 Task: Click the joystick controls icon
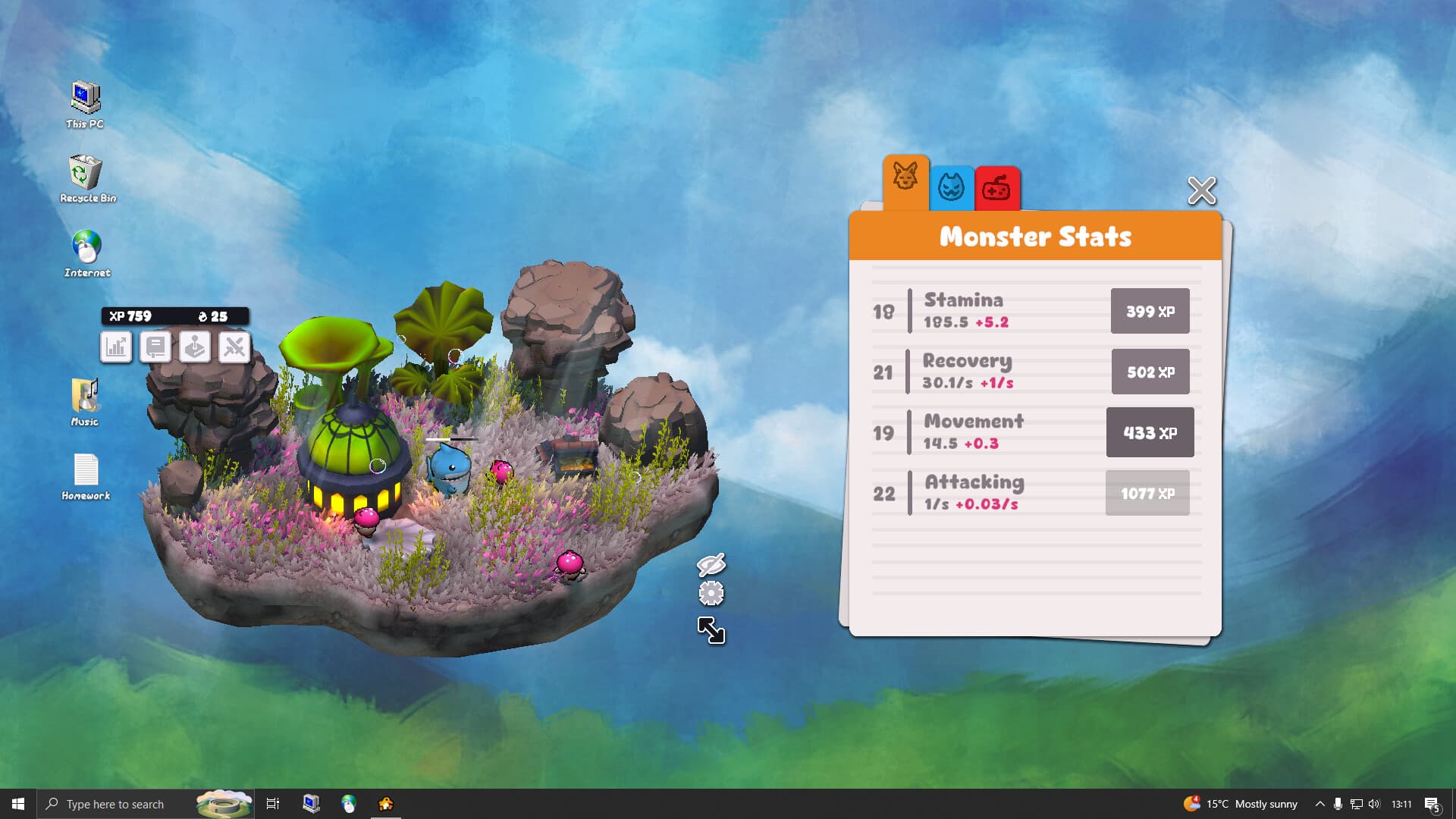[x=195, y=347]
